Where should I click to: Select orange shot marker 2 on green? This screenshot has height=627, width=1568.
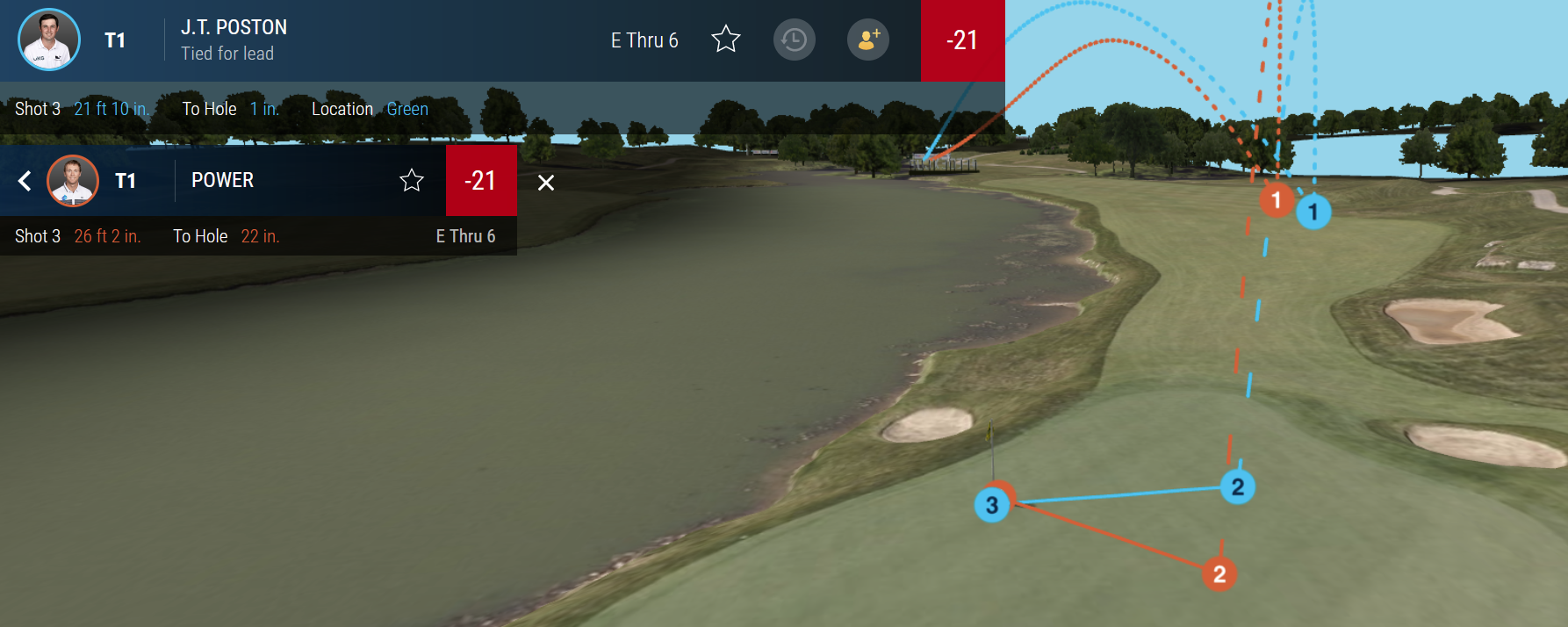pos(1219,574)
